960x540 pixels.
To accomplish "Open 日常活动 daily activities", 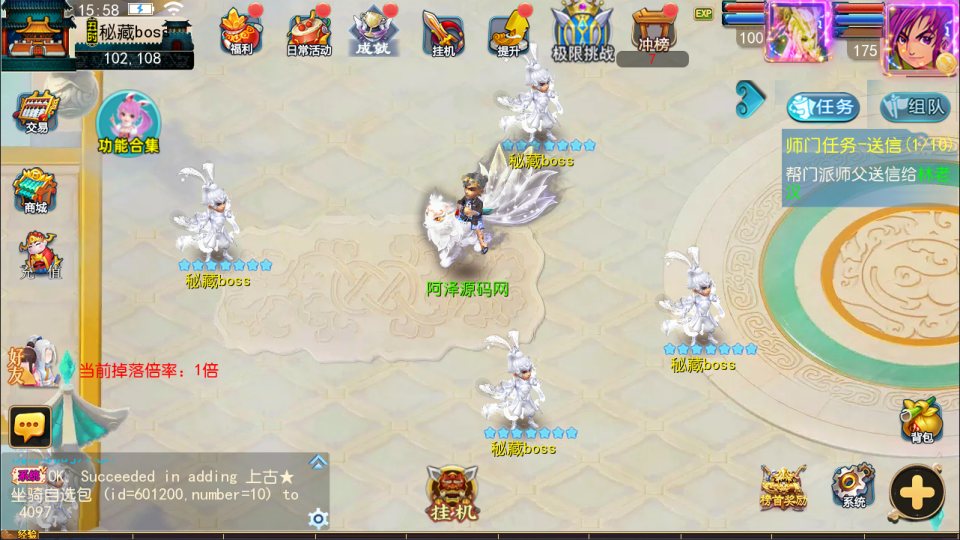I will tap(310, 34).
